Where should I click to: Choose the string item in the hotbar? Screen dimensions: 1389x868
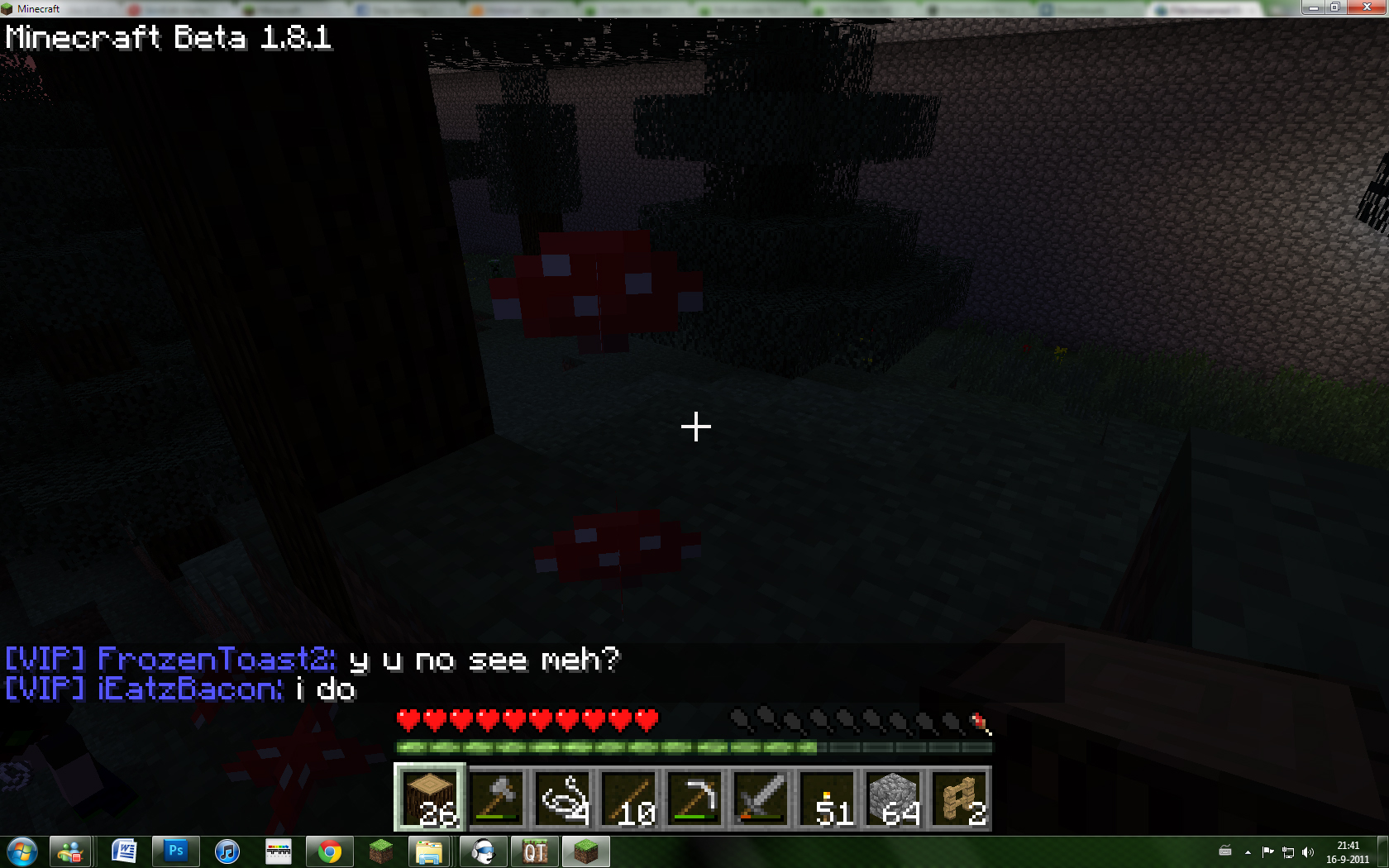click(562, 798)
